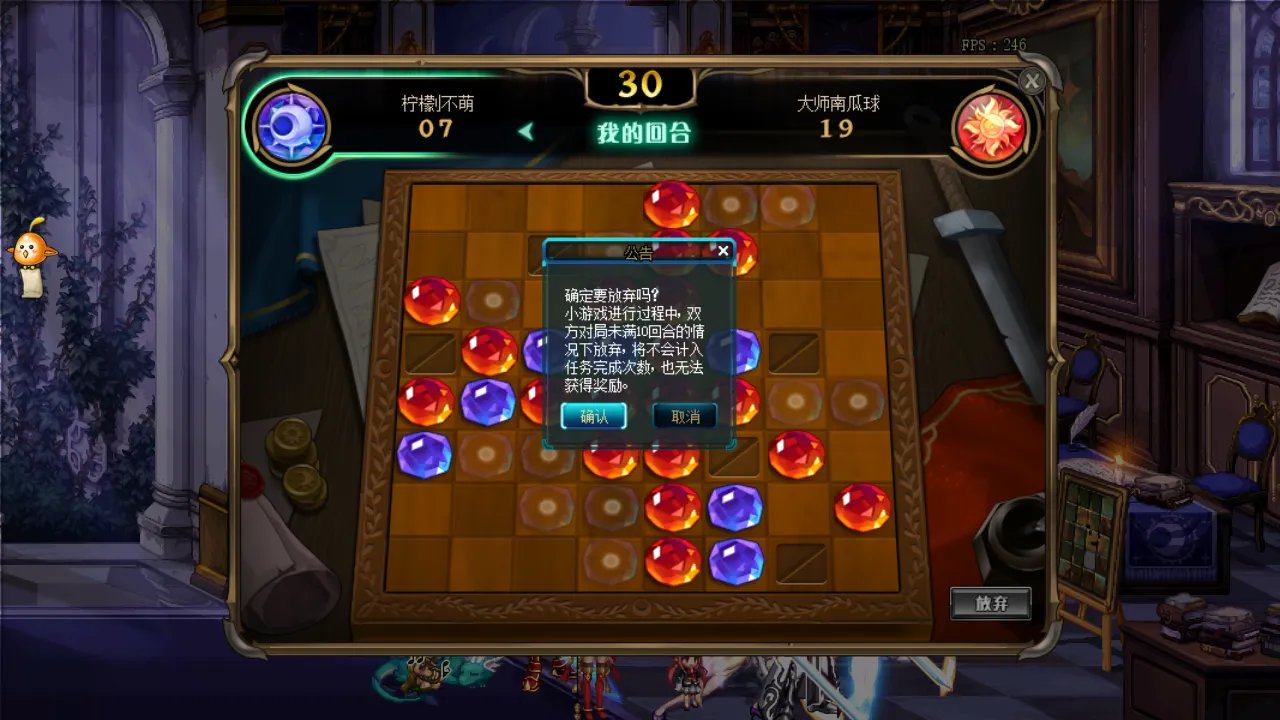
Task: Click the 放弃 give-up button
Action: 991,603
